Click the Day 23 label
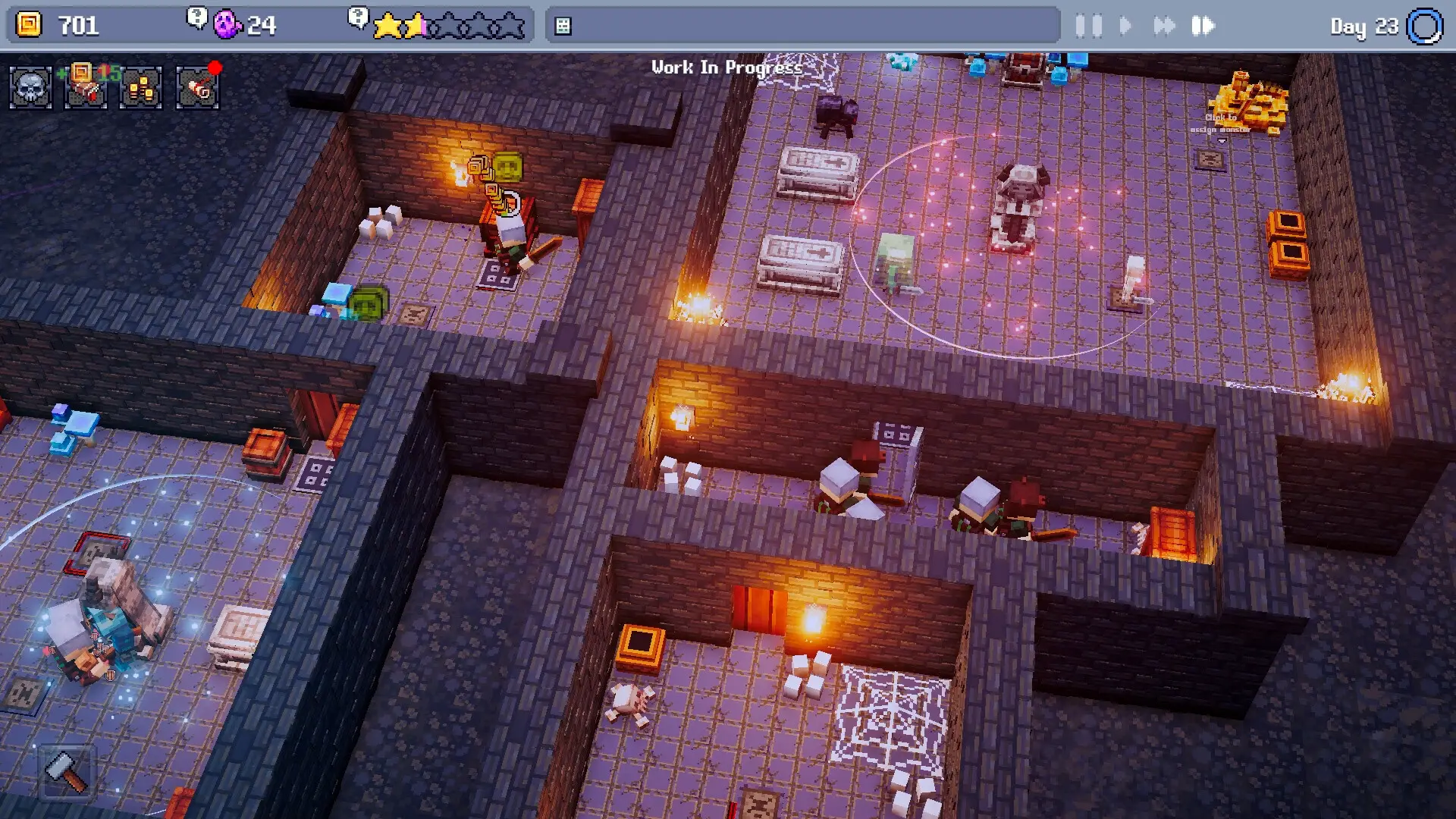The height and width of the screenshot is (819, 1456). pyautogui.click(x=1363, y=25)
